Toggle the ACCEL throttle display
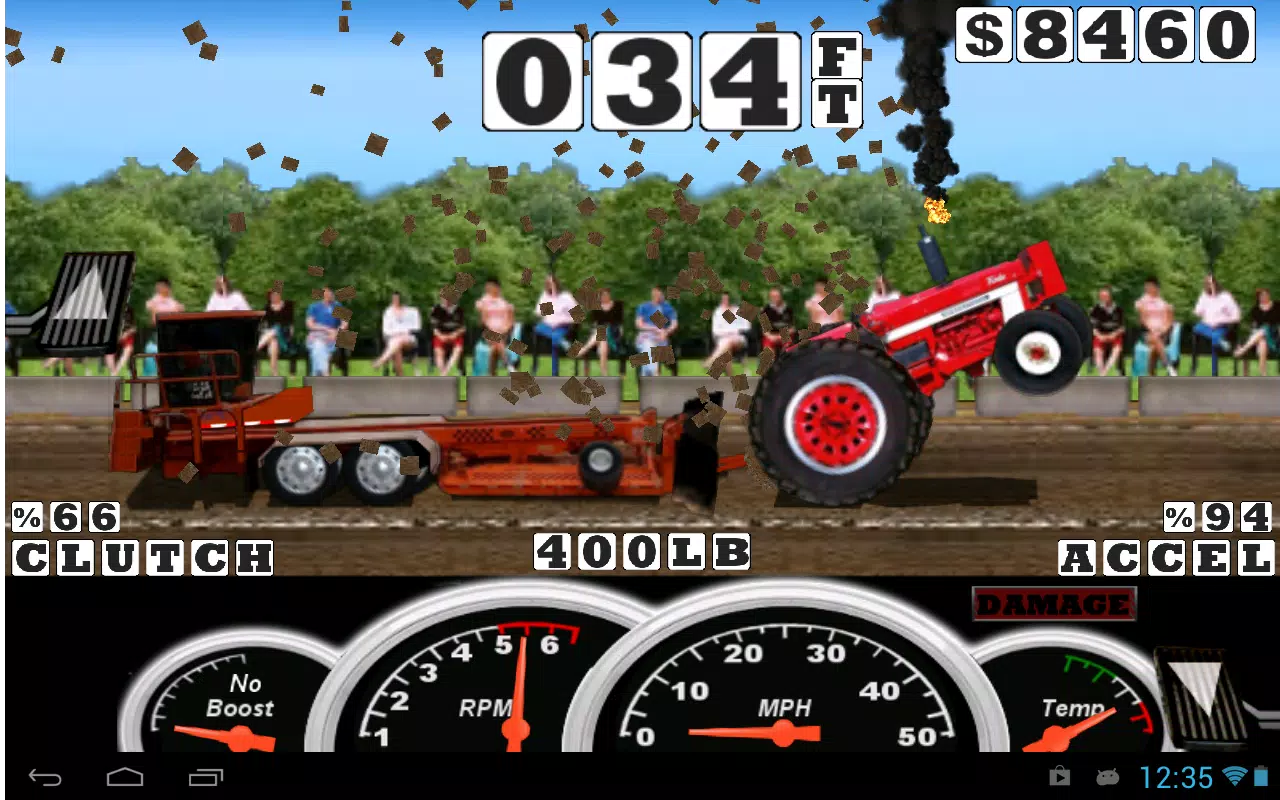 click(x=1163, y=558)
